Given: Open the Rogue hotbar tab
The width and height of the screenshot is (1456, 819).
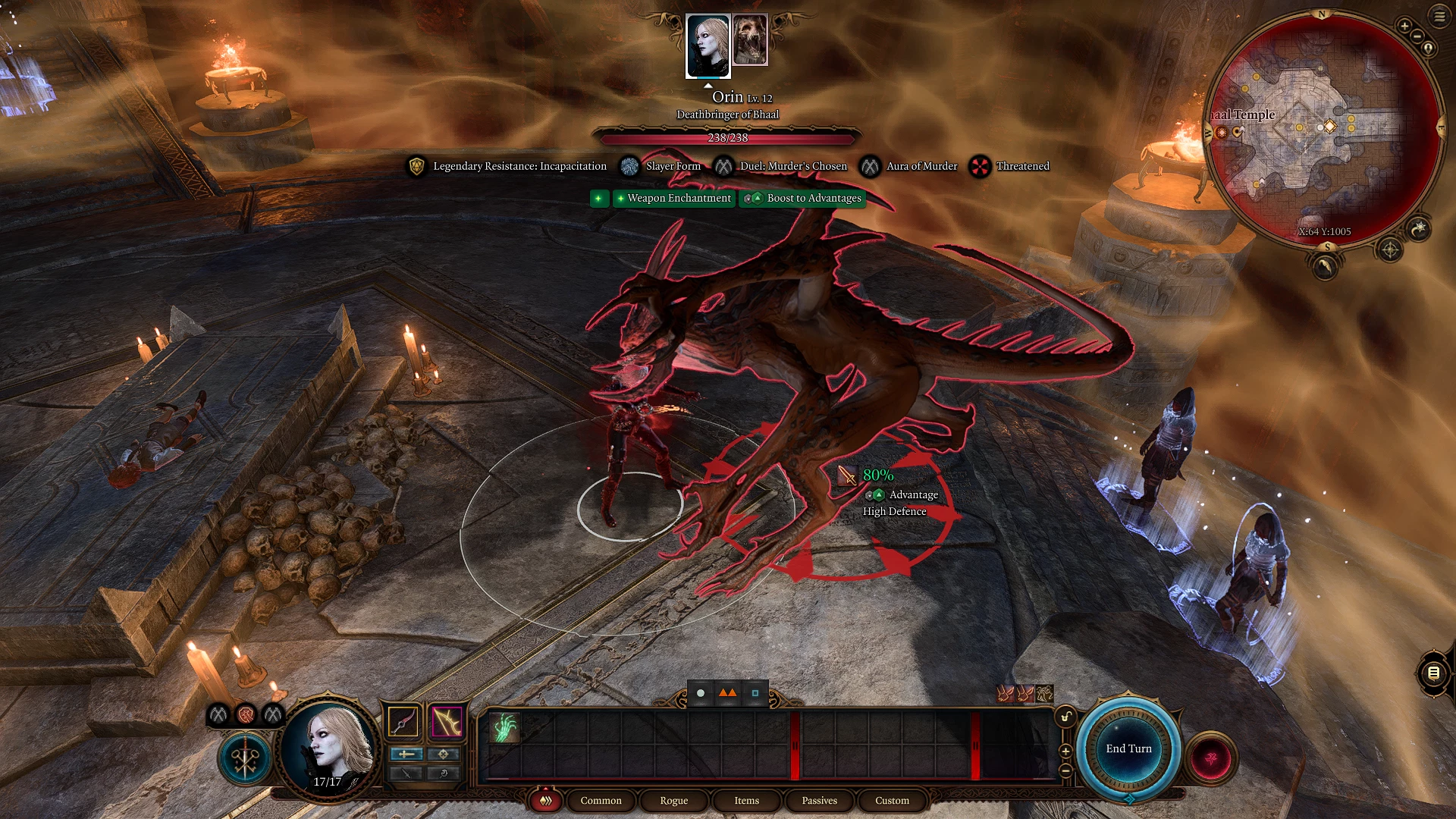Looking at the screenshot, I should click(x=673, y=800).
